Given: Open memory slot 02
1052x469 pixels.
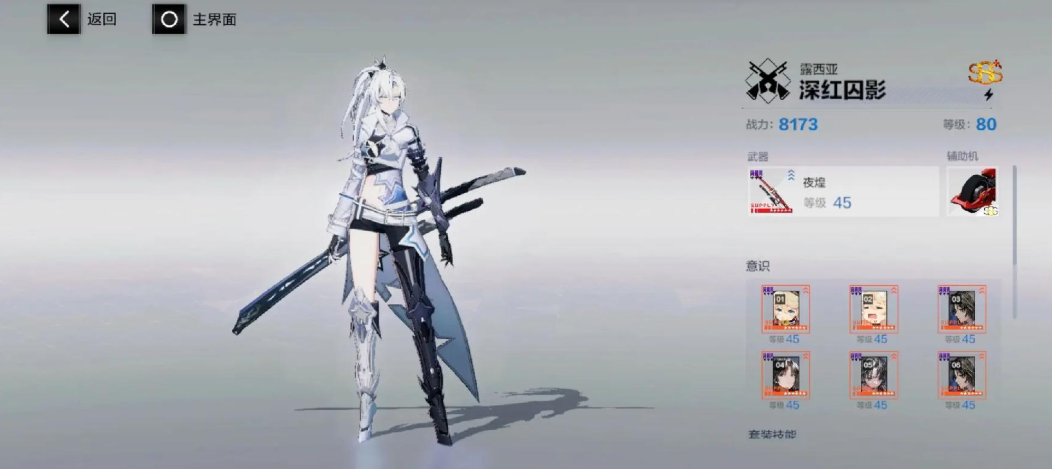Looking at the screenshot, I should click(x=874, y=309).
